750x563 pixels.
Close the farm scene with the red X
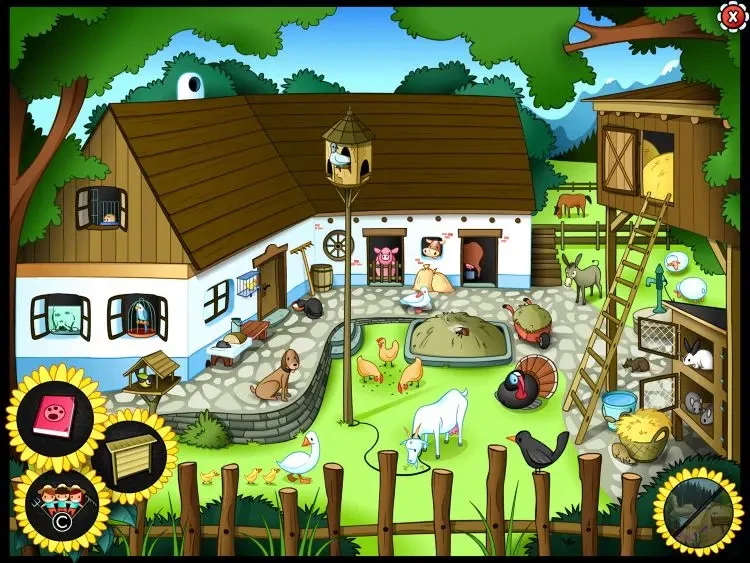pyautogui.click(x=732, y=16)
